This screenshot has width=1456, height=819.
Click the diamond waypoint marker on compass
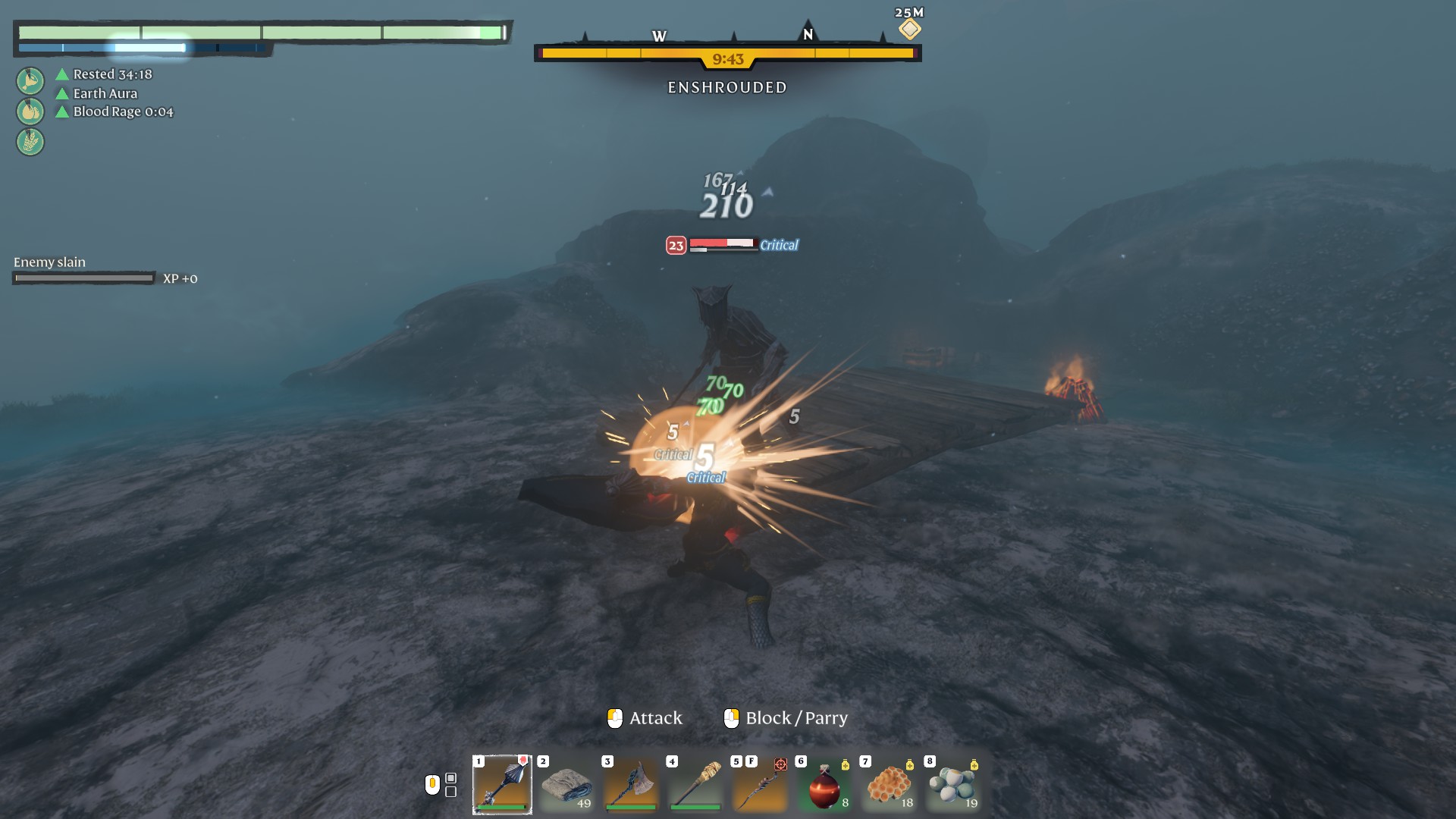point(909,29)
